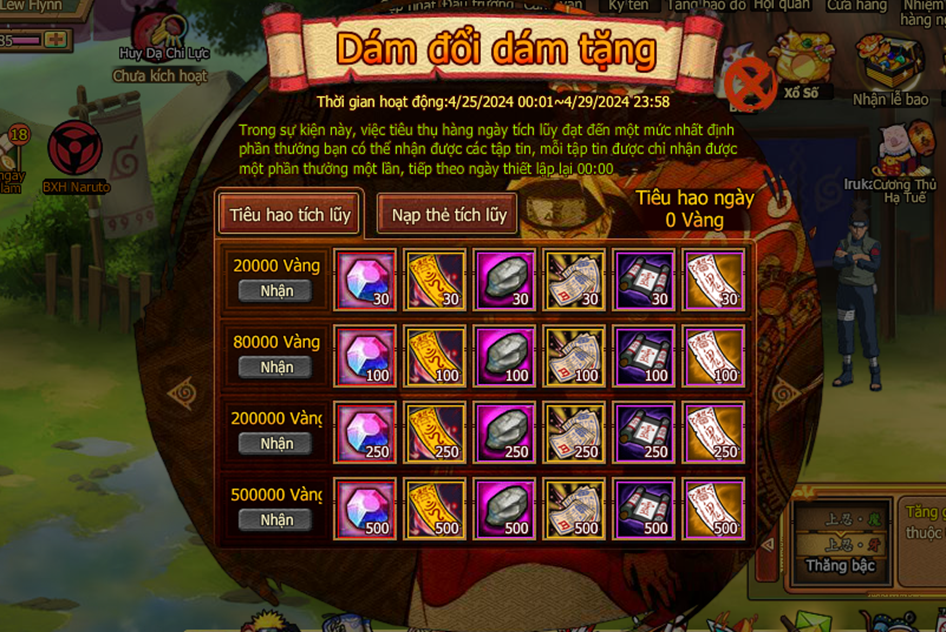Click Nhận for the 80000 Vàng tier
This screenshot has width=946, height=632.
tap(277, 367)
